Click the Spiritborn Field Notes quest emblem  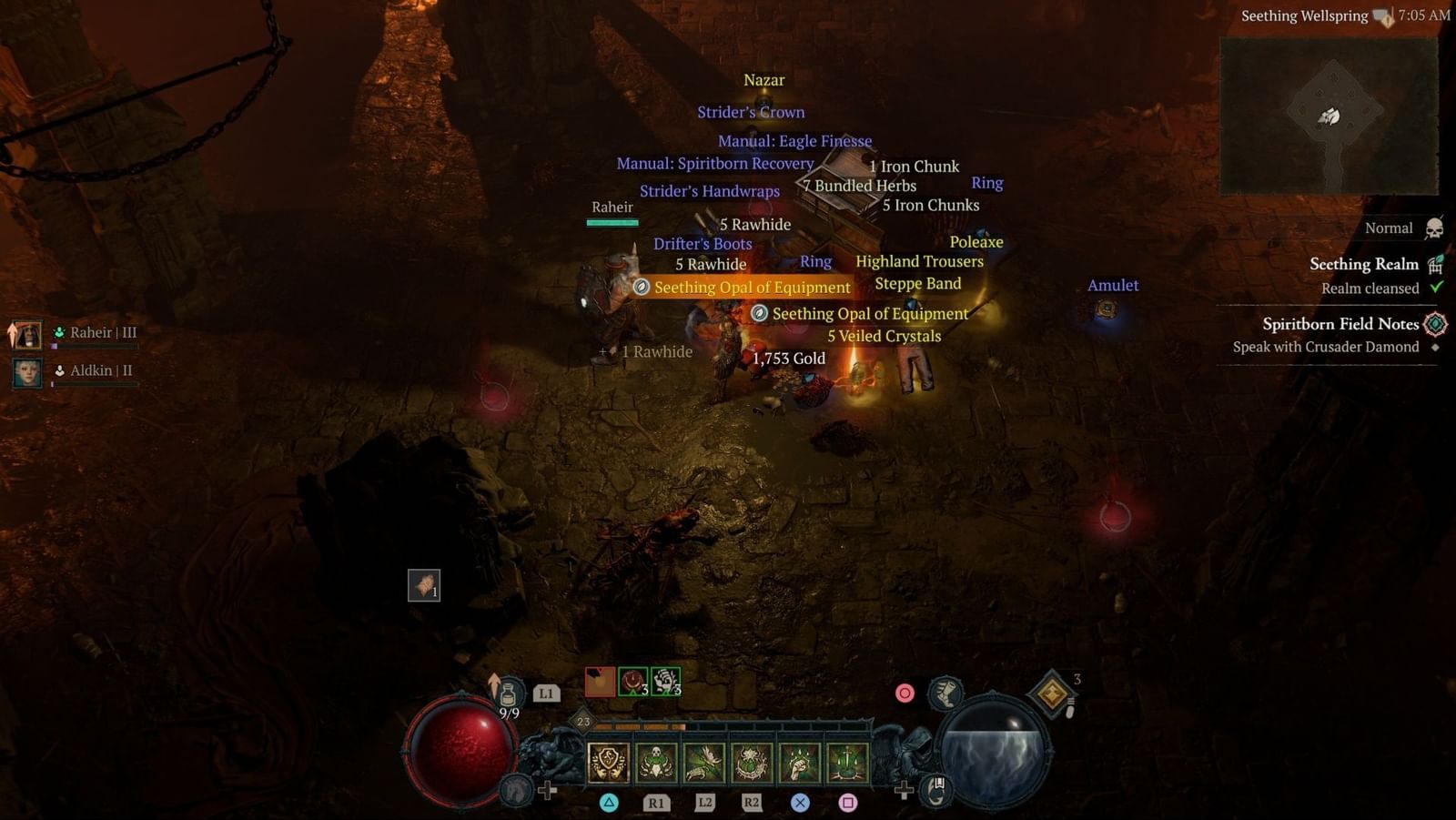(1436, 324)
